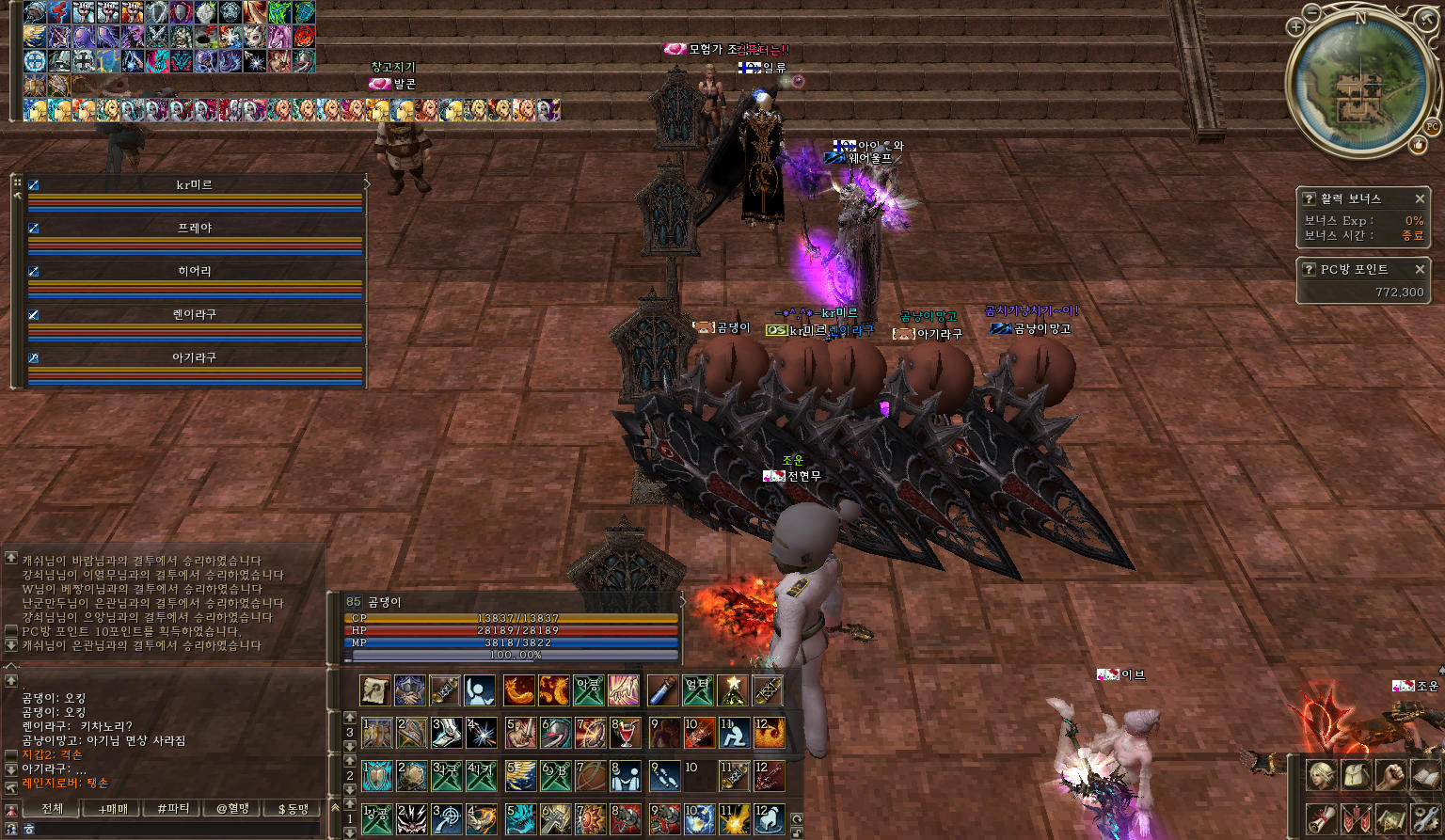Switch to the +매매 trade chat tab
Image resolution: width=1445 pixels, height=840 pixels.
pyautogui.click(x=113, y=809)
